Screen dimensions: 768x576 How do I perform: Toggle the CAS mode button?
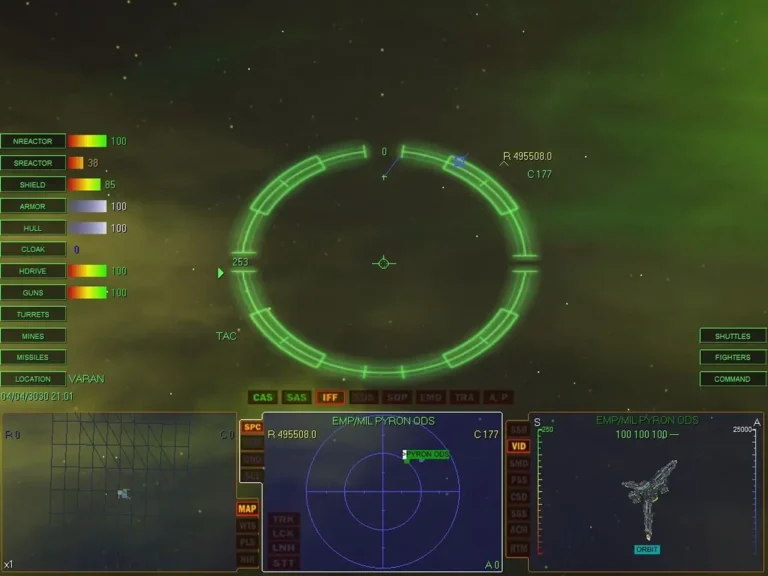[263, 397]
